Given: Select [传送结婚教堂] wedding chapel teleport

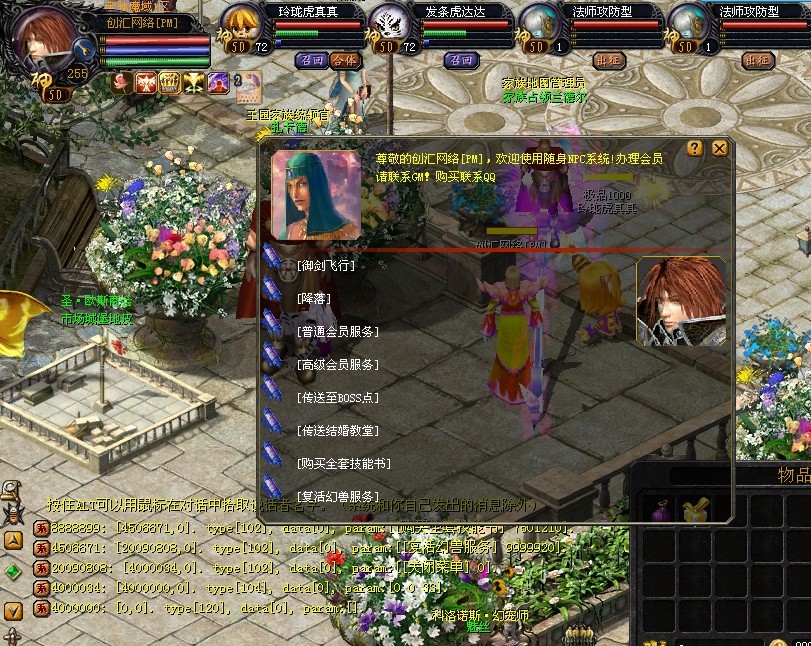Looking at the screenshot, I should [x=337, y=430].
